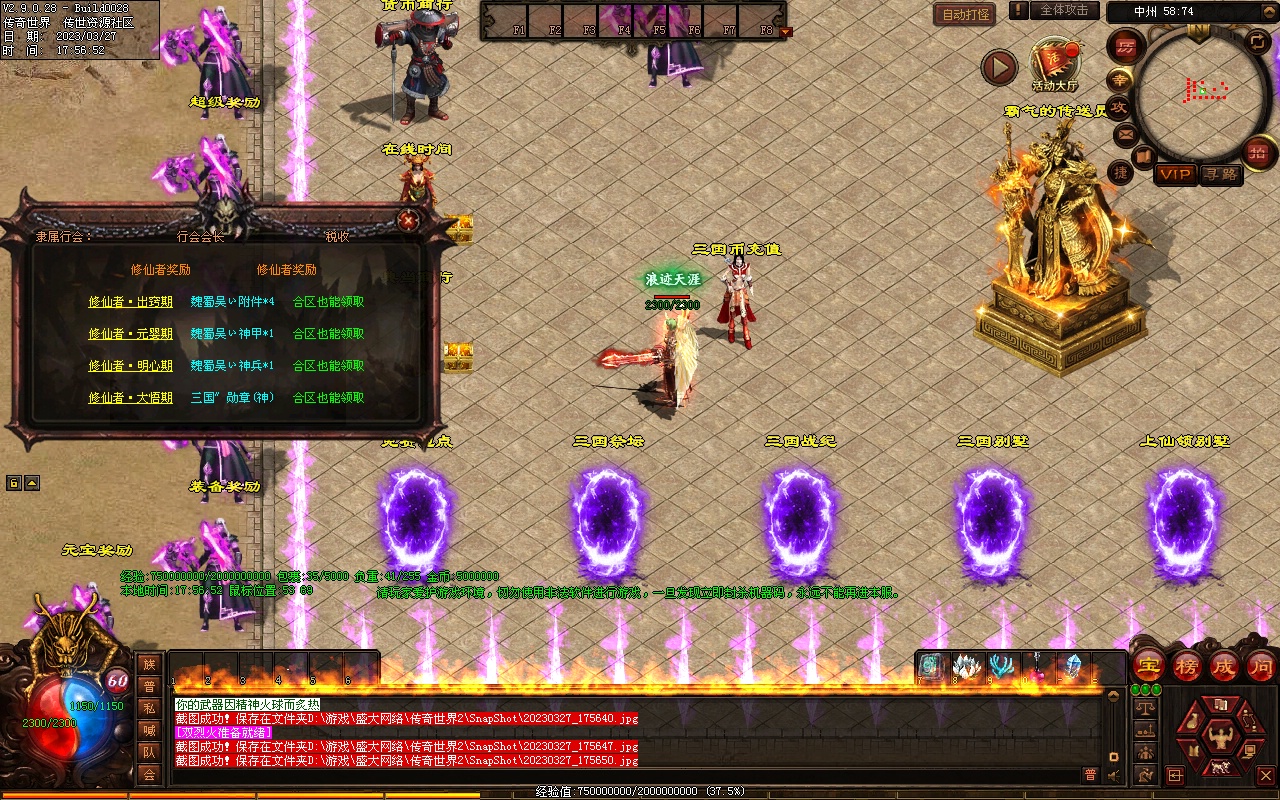Toggle the 自动打怪 auto-fight button

click(965, 14)
